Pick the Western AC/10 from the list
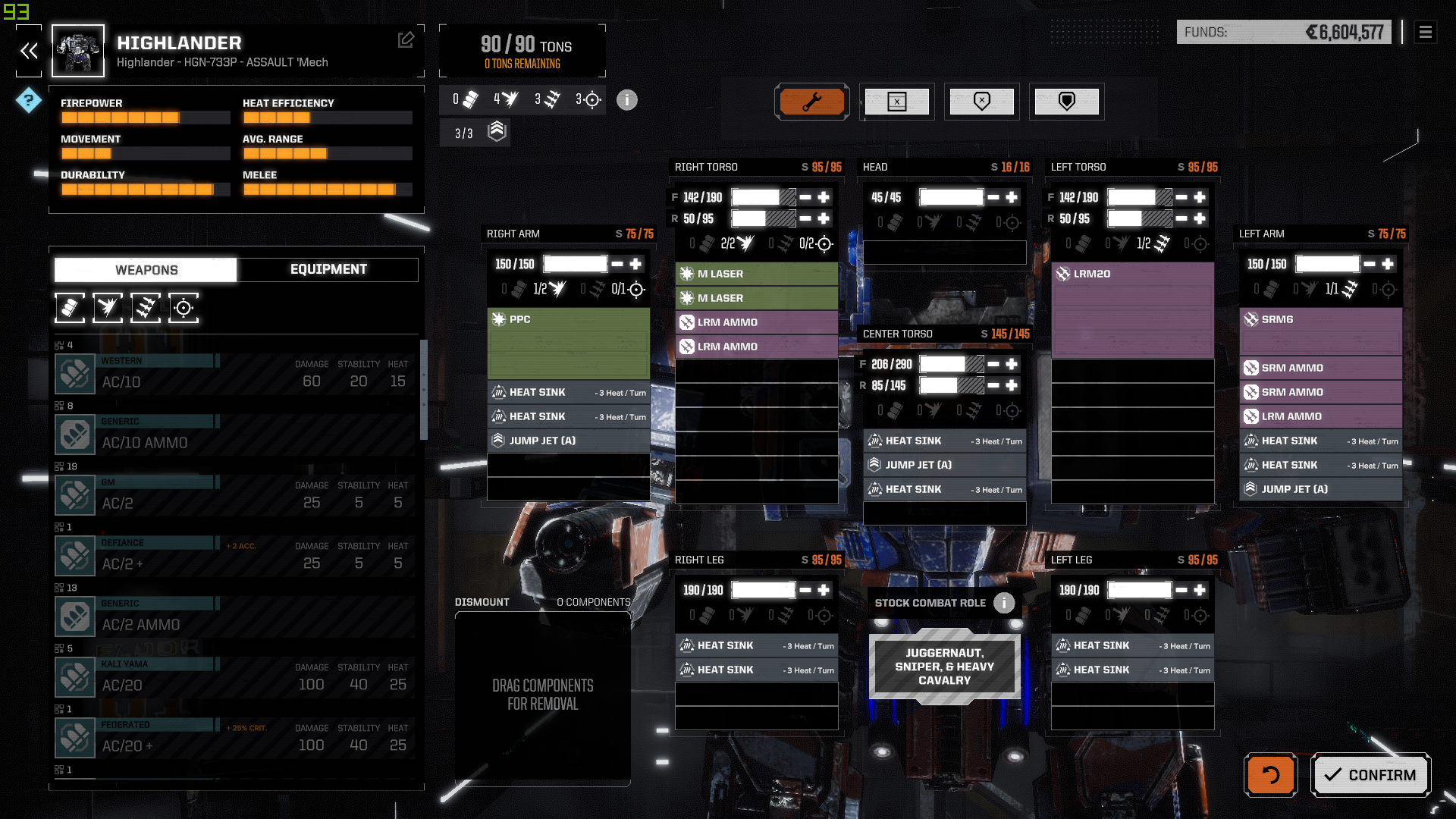Image resolution: width=1456 pixels, height=819 pixels. [x=235, y=374]
